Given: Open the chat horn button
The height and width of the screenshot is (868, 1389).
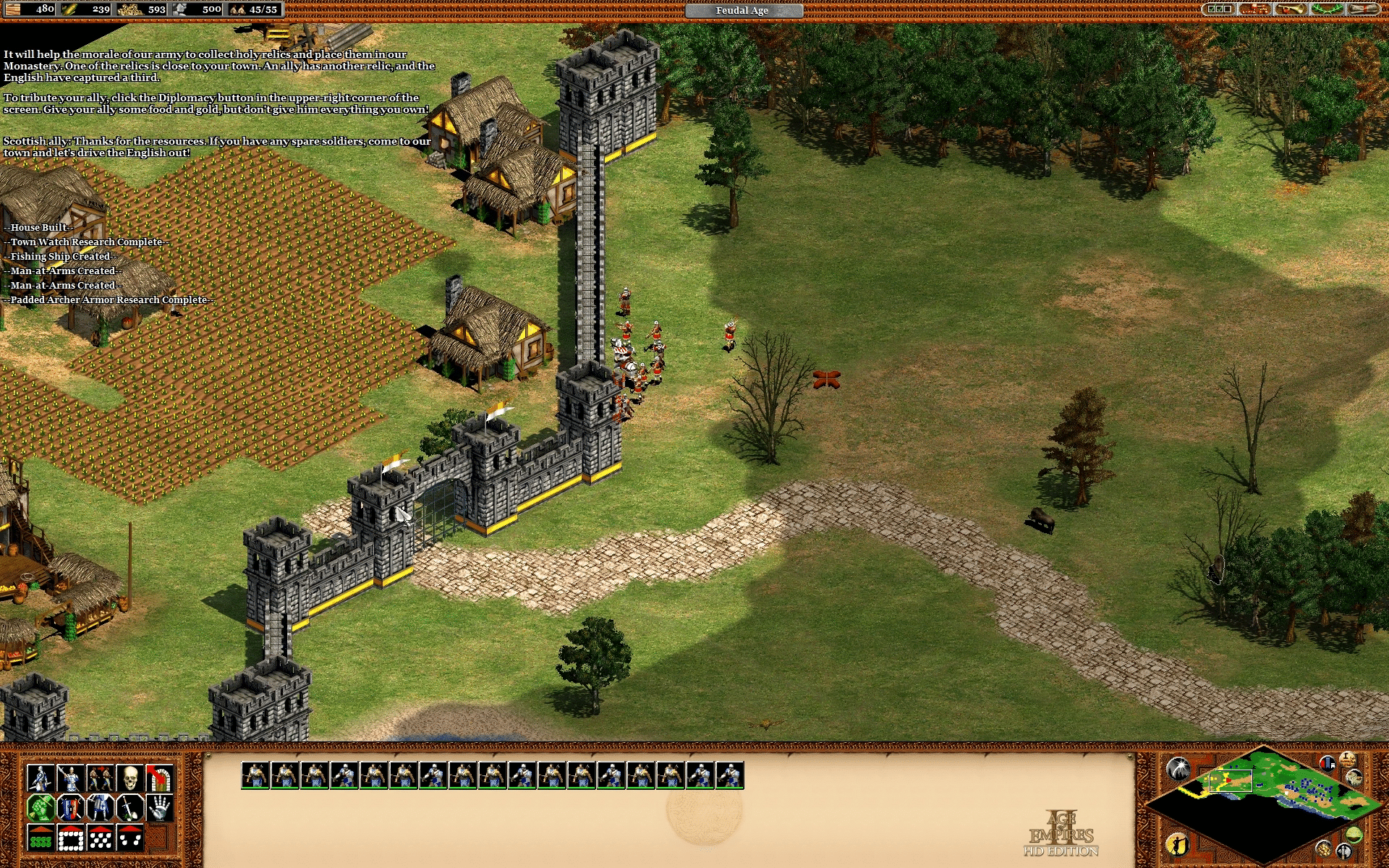Looking at the screenshot, I should 1291,9.
